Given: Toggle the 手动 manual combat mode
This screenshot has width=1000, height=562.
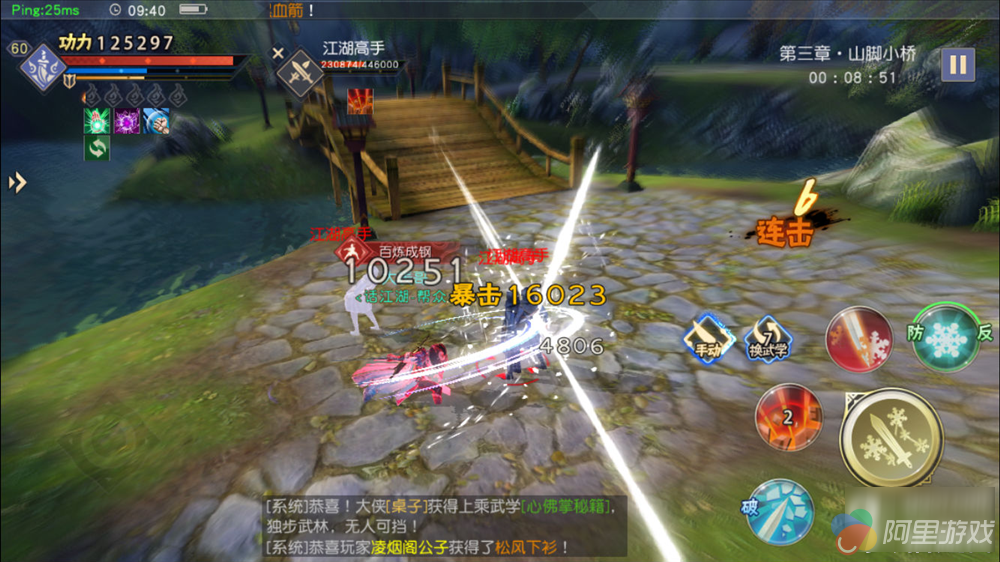Looking at the screenshot, I should coord(709,338).
